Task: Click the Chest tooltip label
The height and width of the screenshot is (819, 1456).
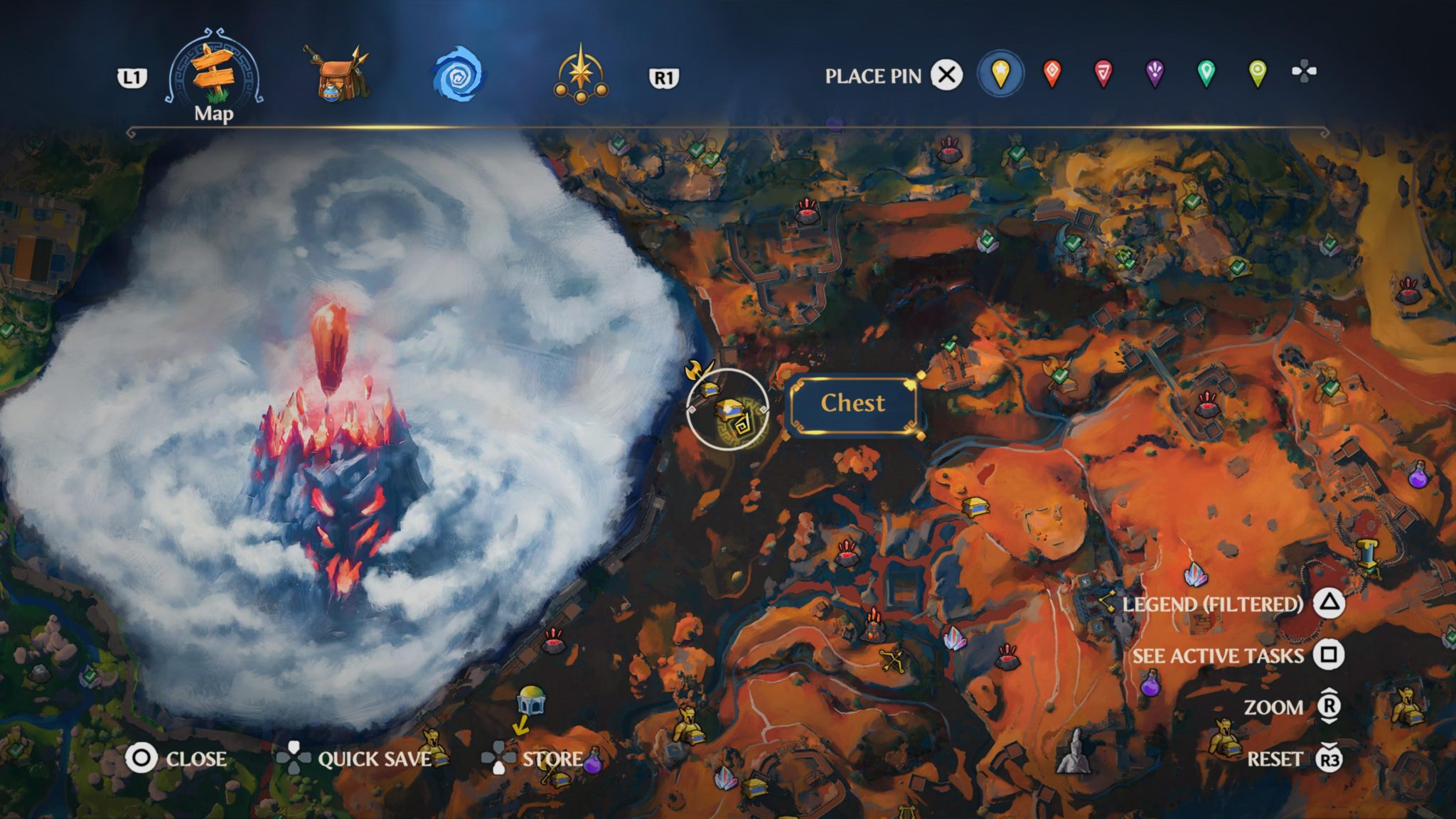Action: (x=852, y=404)
